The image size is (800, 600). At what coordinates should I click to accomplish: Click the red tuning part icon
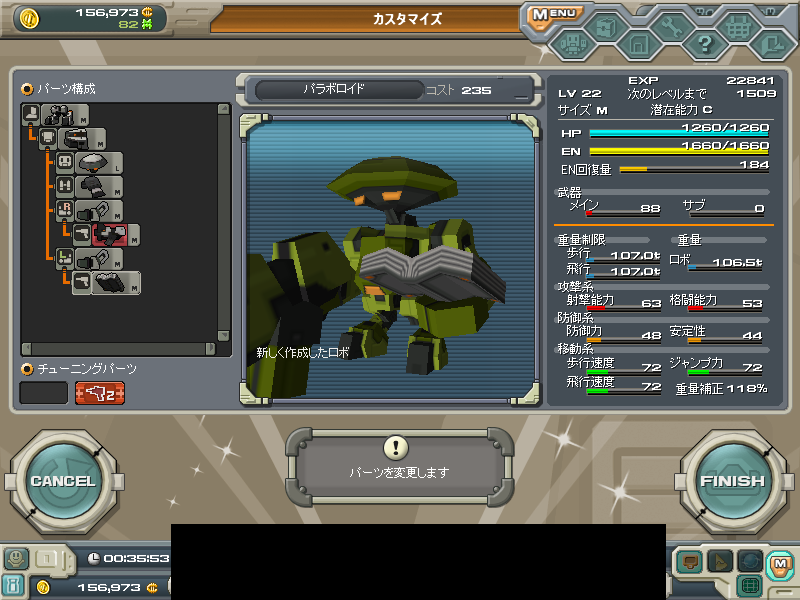pos(100,393)
